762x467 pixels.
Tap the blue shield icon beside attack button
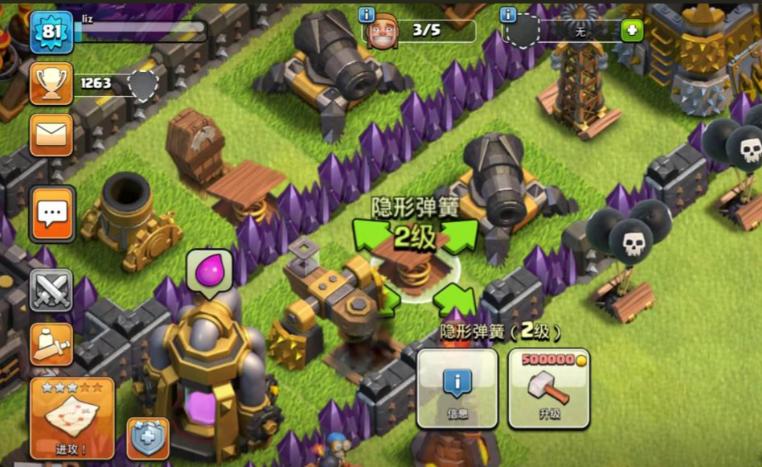click(x=147, y=437)
